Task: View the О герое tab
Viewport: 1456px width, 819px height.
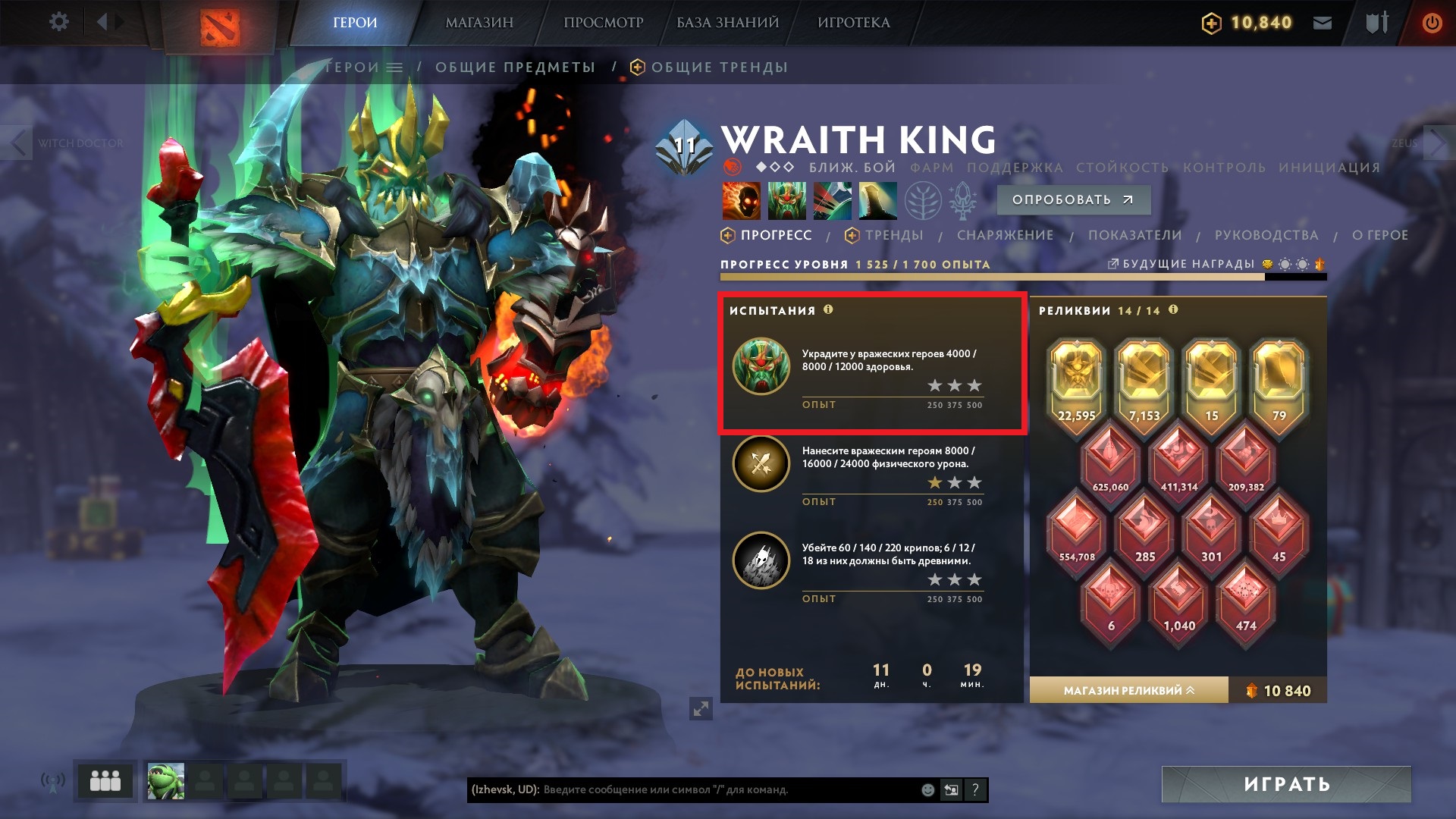Action: [1379, 236]
